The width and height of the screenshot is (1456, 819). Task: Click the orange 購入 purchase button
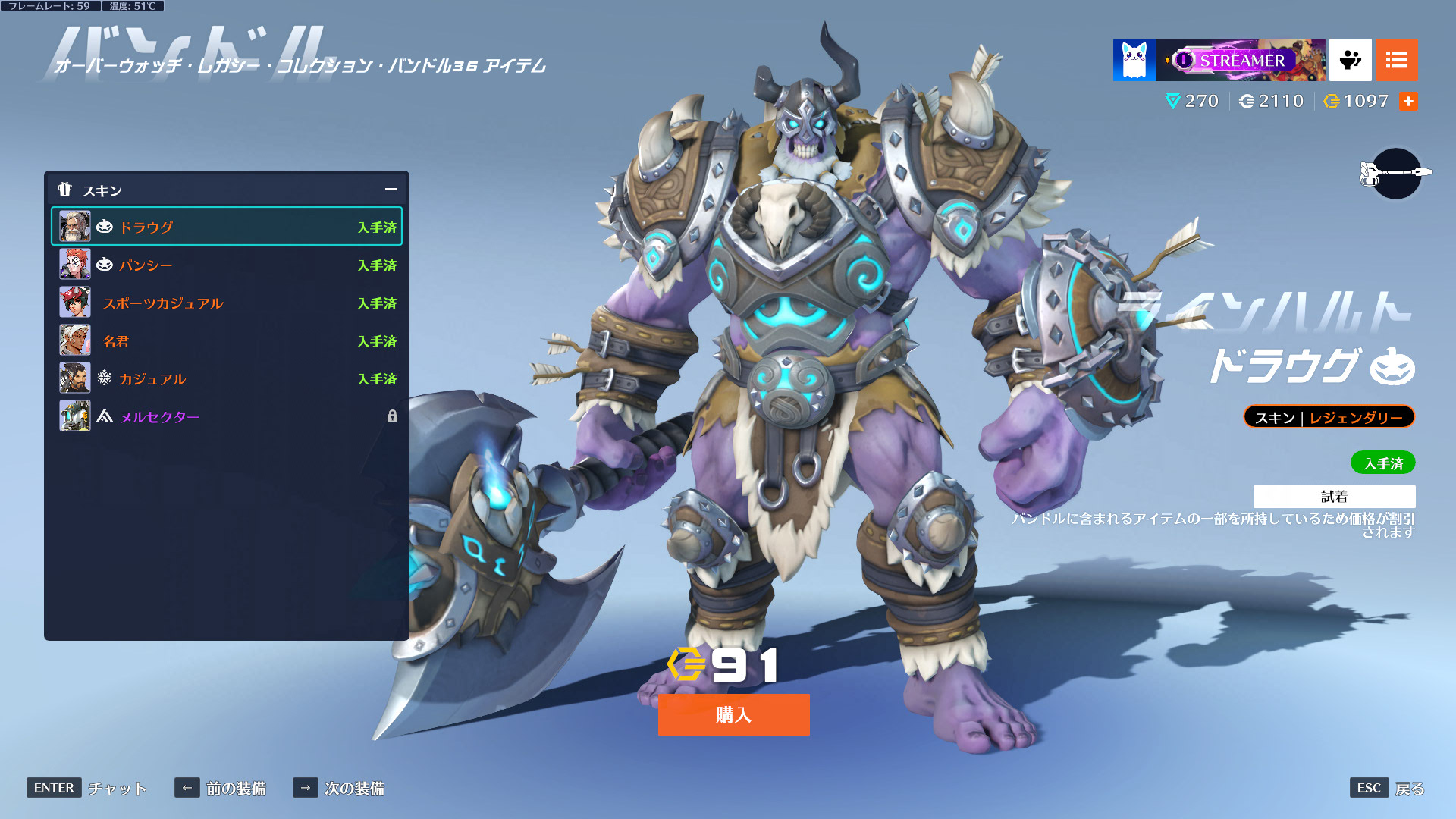point(733,714)
